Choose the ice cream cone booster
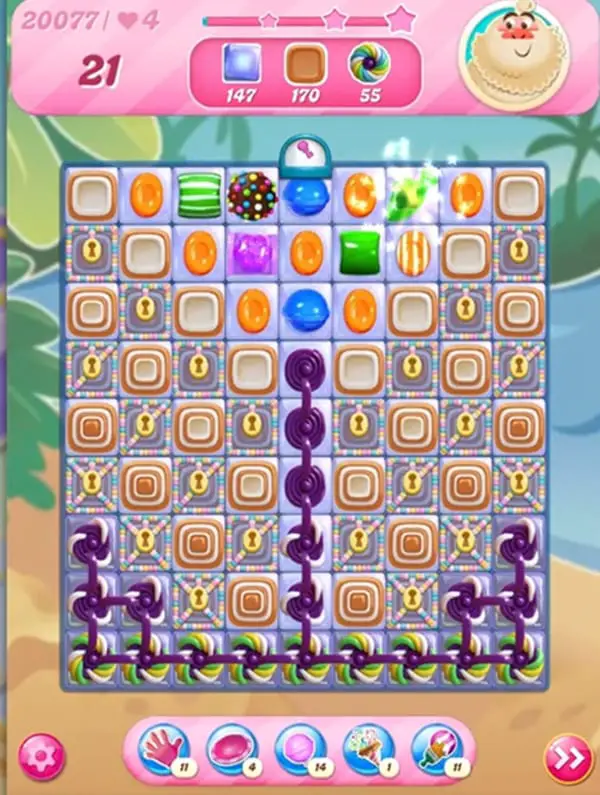The height and width of the screenshot is (795, 600). click(367, 749)
